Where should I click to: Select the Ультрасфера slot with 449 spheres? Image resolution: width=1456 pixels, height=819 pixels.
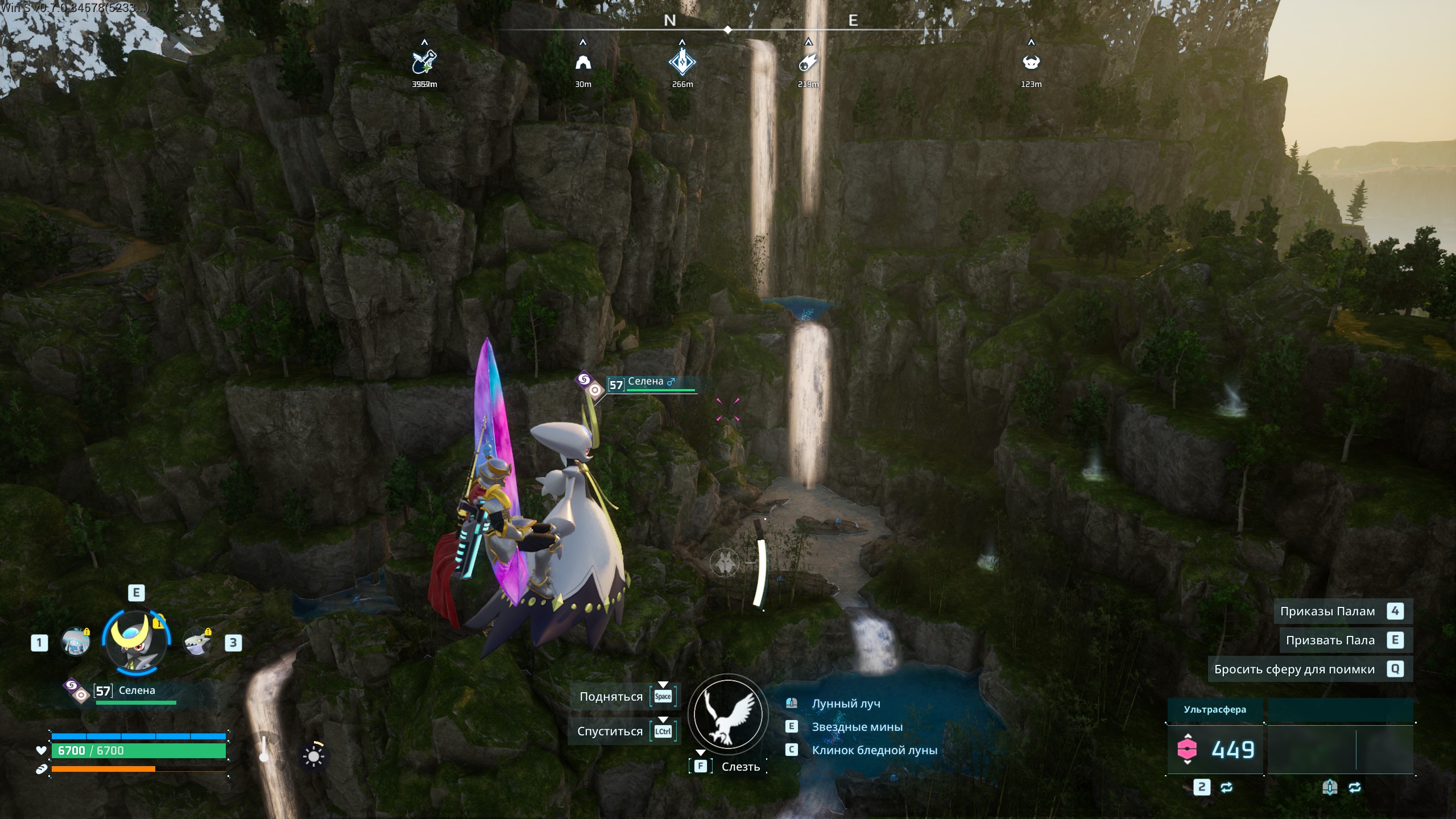pyautogui.click(x=1215, y=749)
